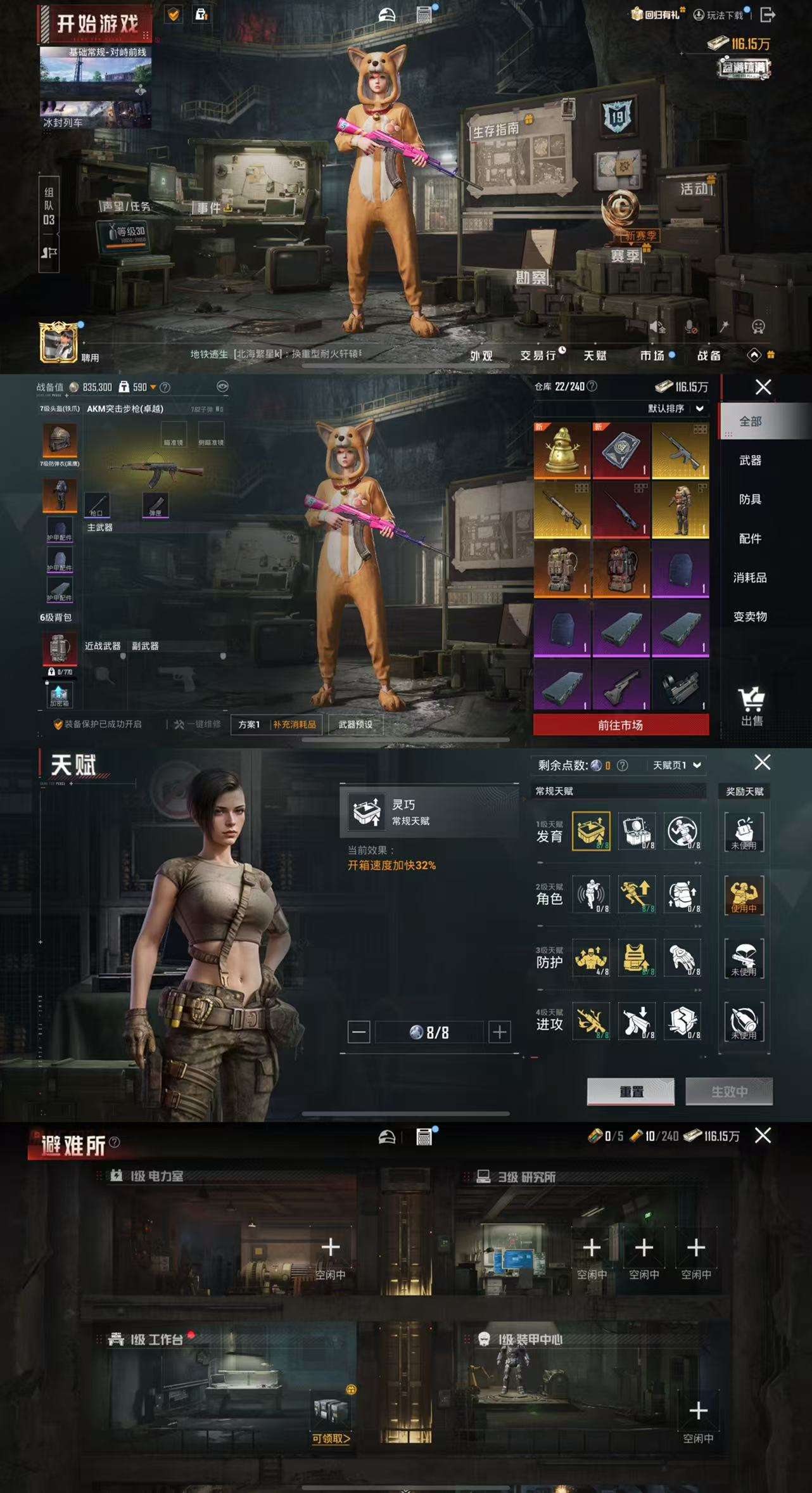Click the 前往市场 red button
Screen dimensions: 812x1493
pos(621,725)
